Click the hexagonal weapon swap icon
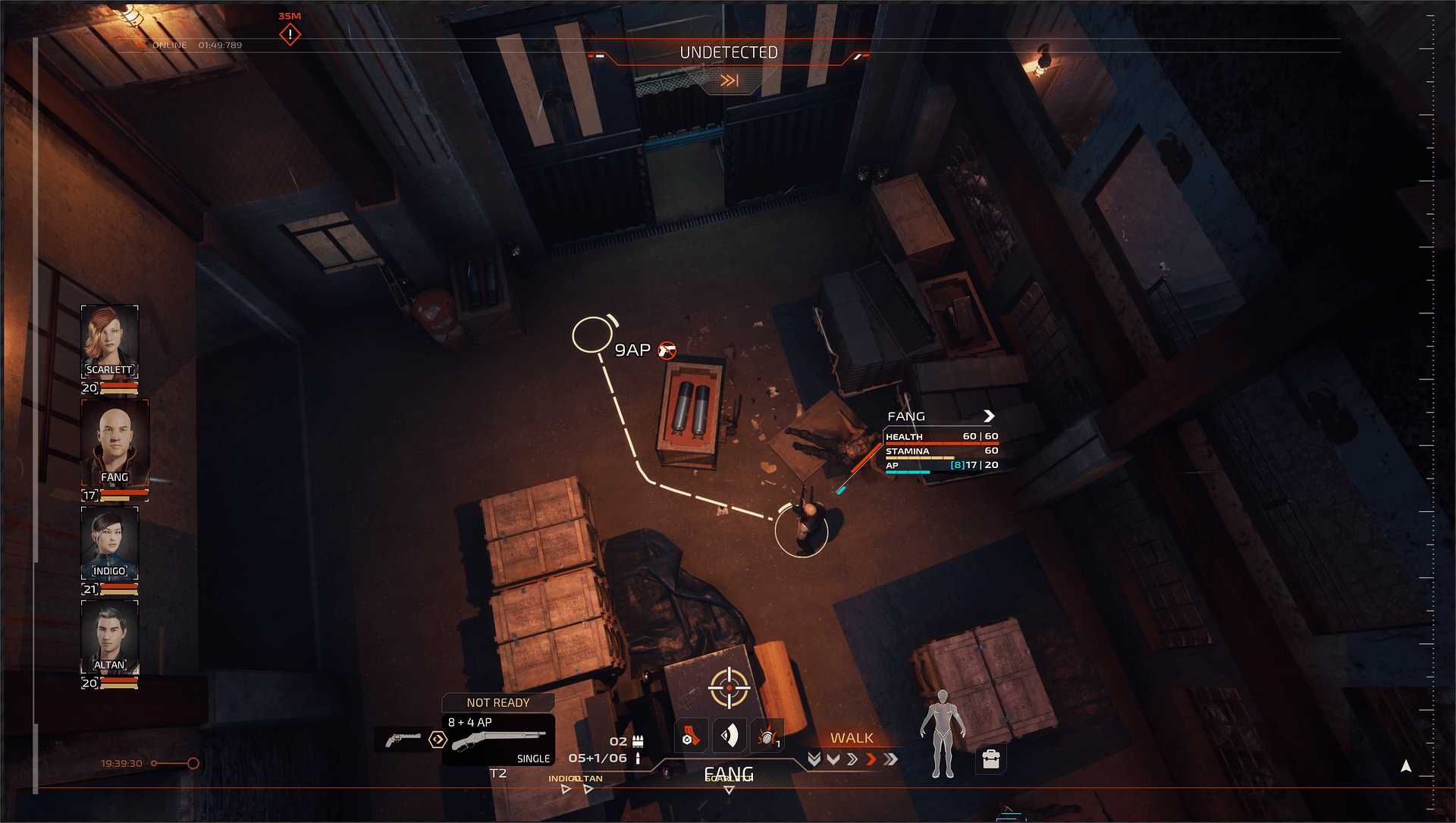 click(x=438, y=740)
